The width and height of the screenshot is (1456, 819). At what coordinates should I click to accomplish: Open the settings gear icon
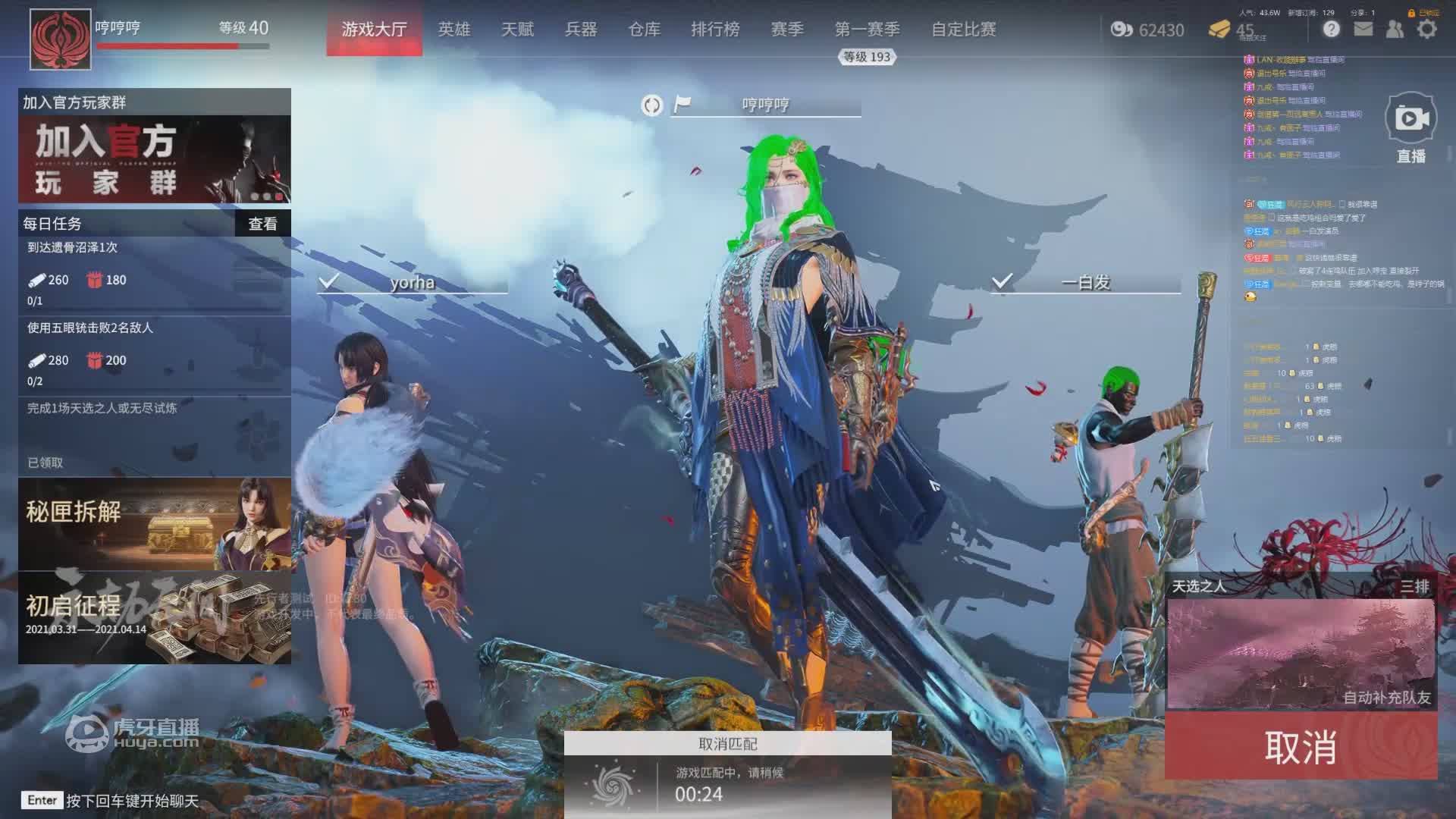[x=1427, y=30]
